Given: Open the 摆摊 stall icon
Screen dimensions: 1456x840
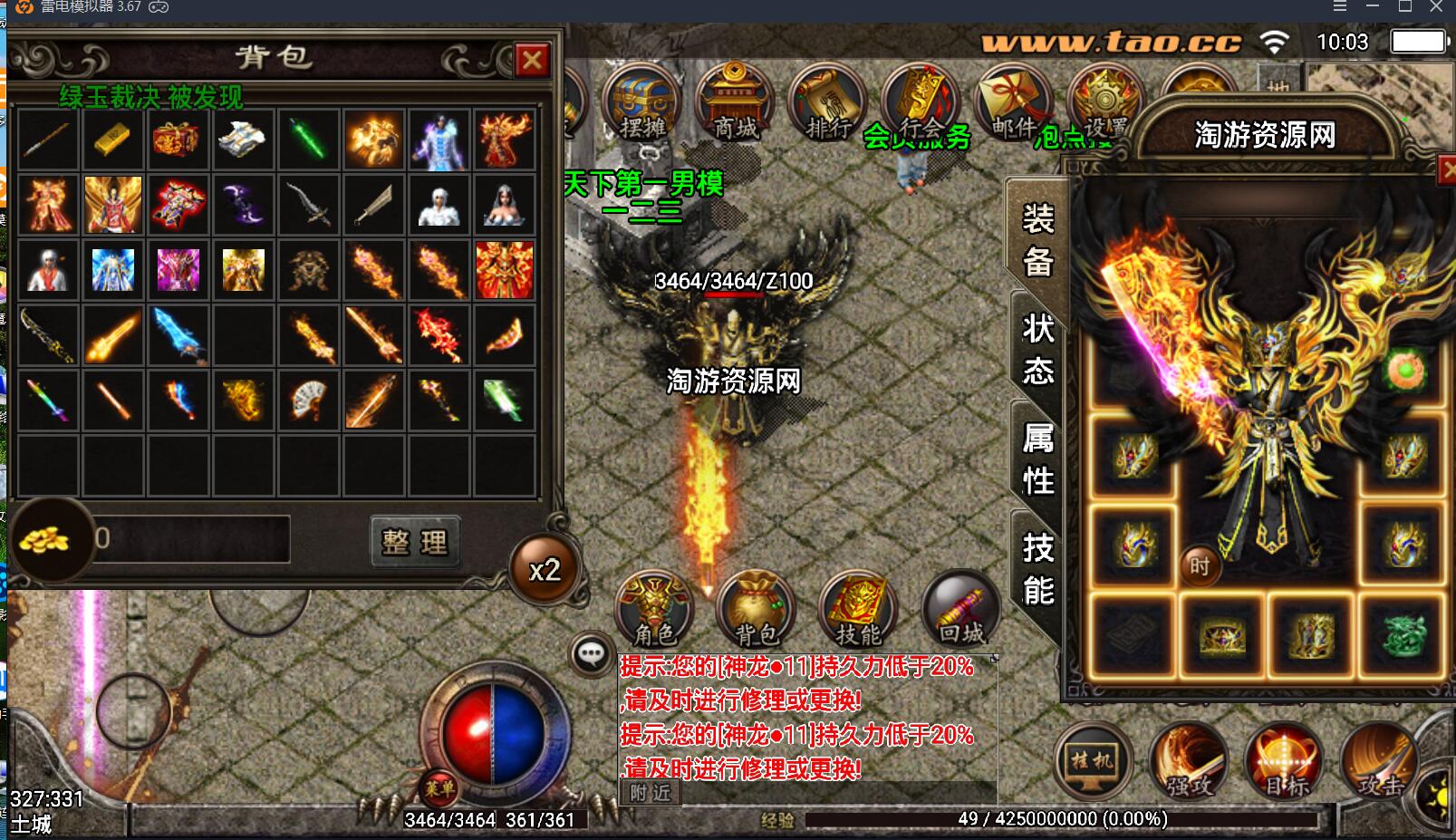Looking at the screenshot, I should [641, 104].
